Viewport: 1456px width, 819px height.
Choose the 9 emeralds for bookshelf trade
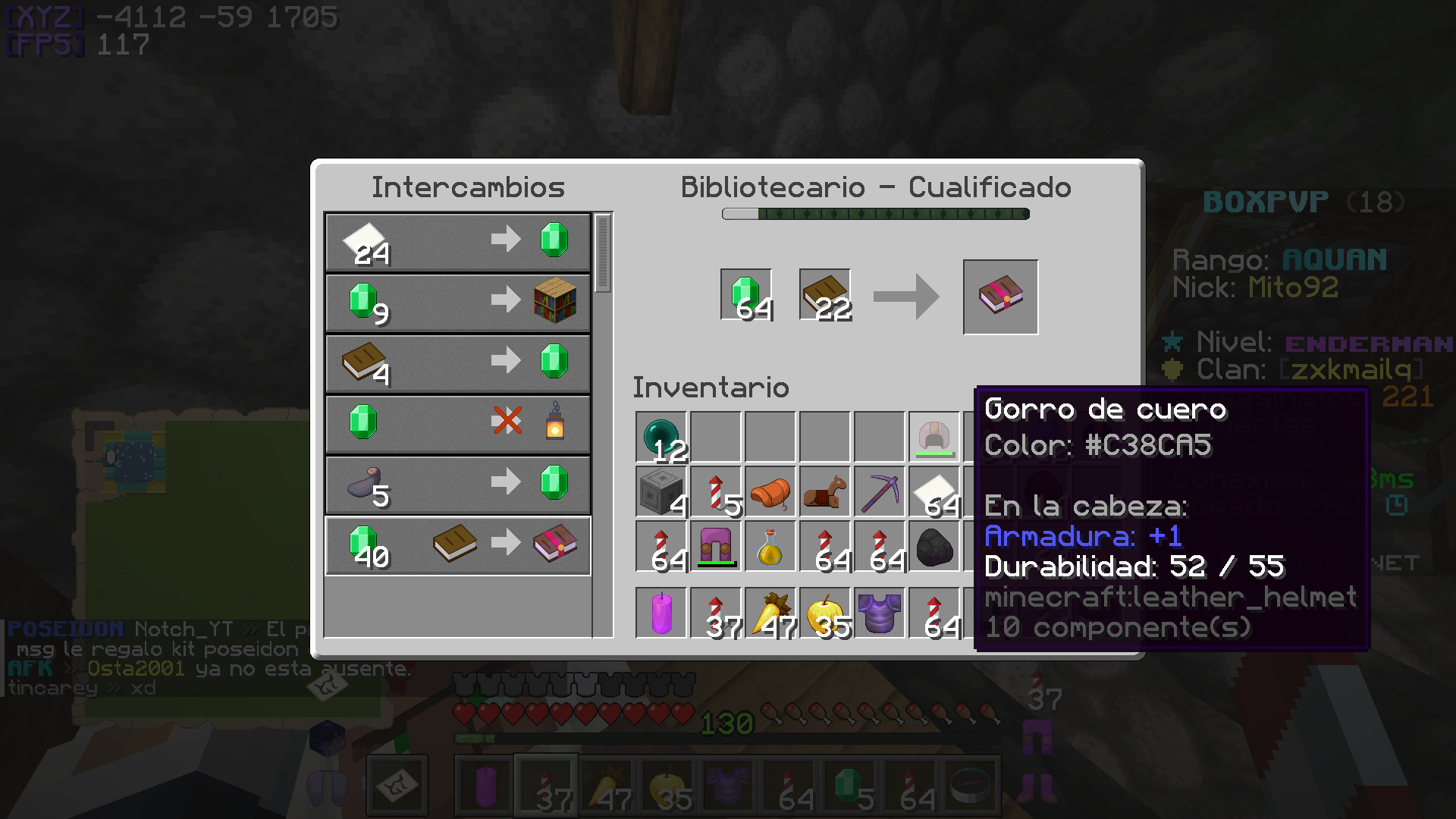457,303
